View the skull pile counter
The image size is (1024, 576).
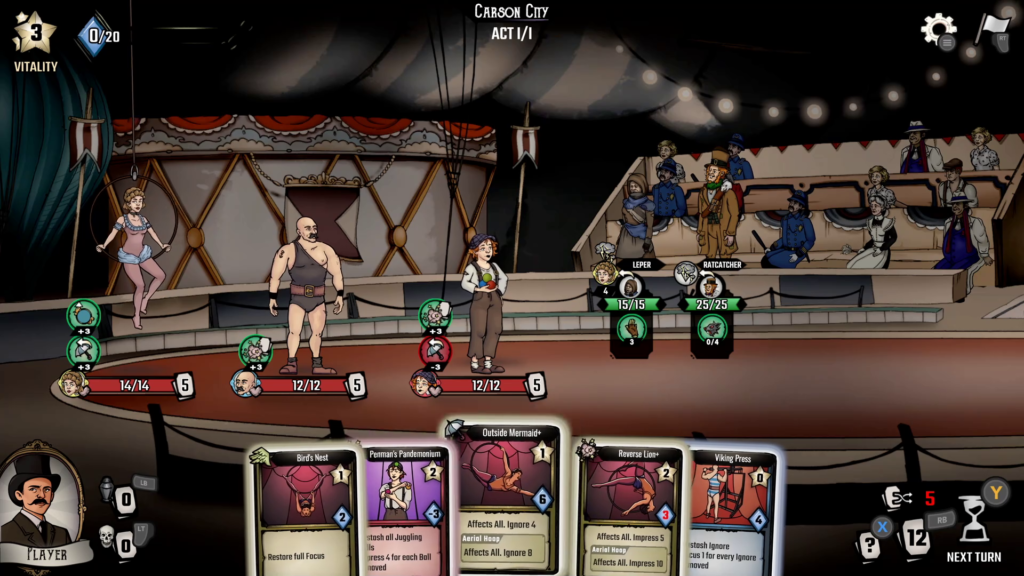click(107, 539)
